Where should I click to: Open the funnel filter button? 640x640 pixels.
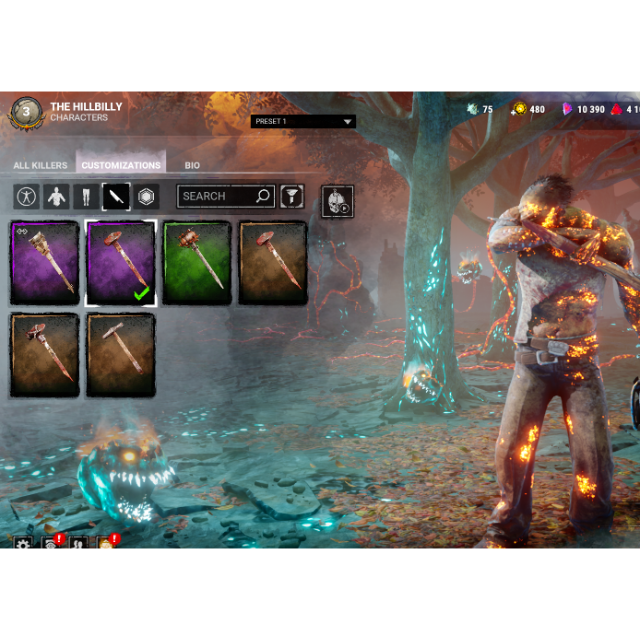tap(291, 197)
